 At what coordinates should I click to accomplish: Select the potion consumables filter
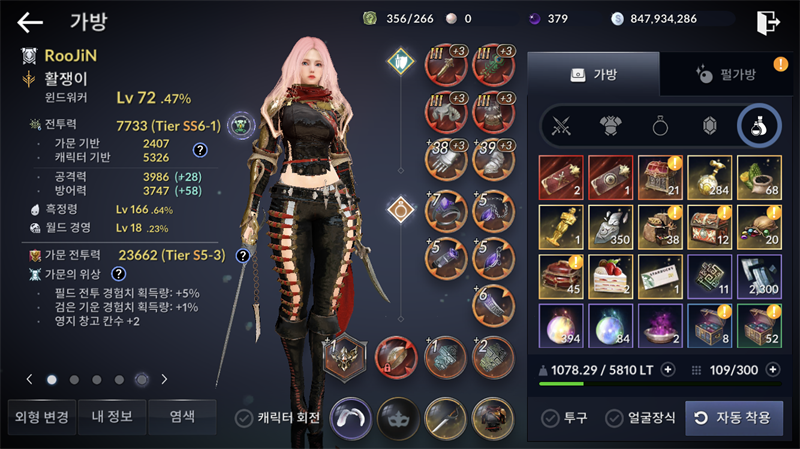tap(759, 126)
